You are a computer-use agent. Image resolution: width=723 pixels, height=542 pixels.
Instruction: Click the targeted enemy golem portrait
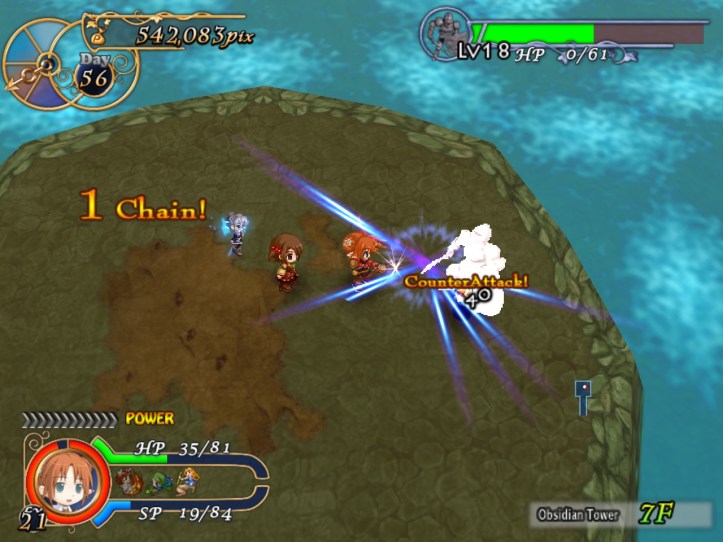pyautogui.click(x=445, y=37)
